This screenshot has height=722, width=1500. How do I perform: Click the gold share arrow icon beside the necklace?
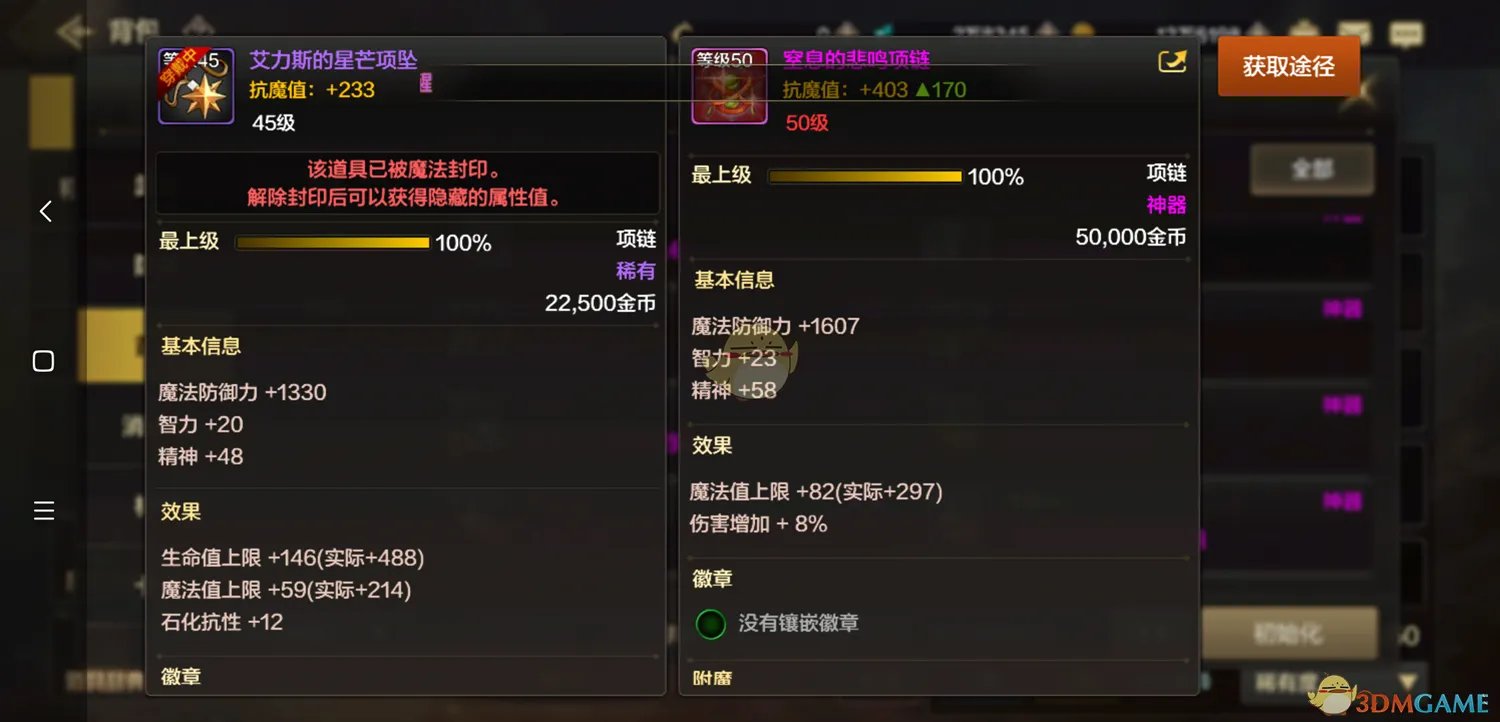click(1171, 61)
